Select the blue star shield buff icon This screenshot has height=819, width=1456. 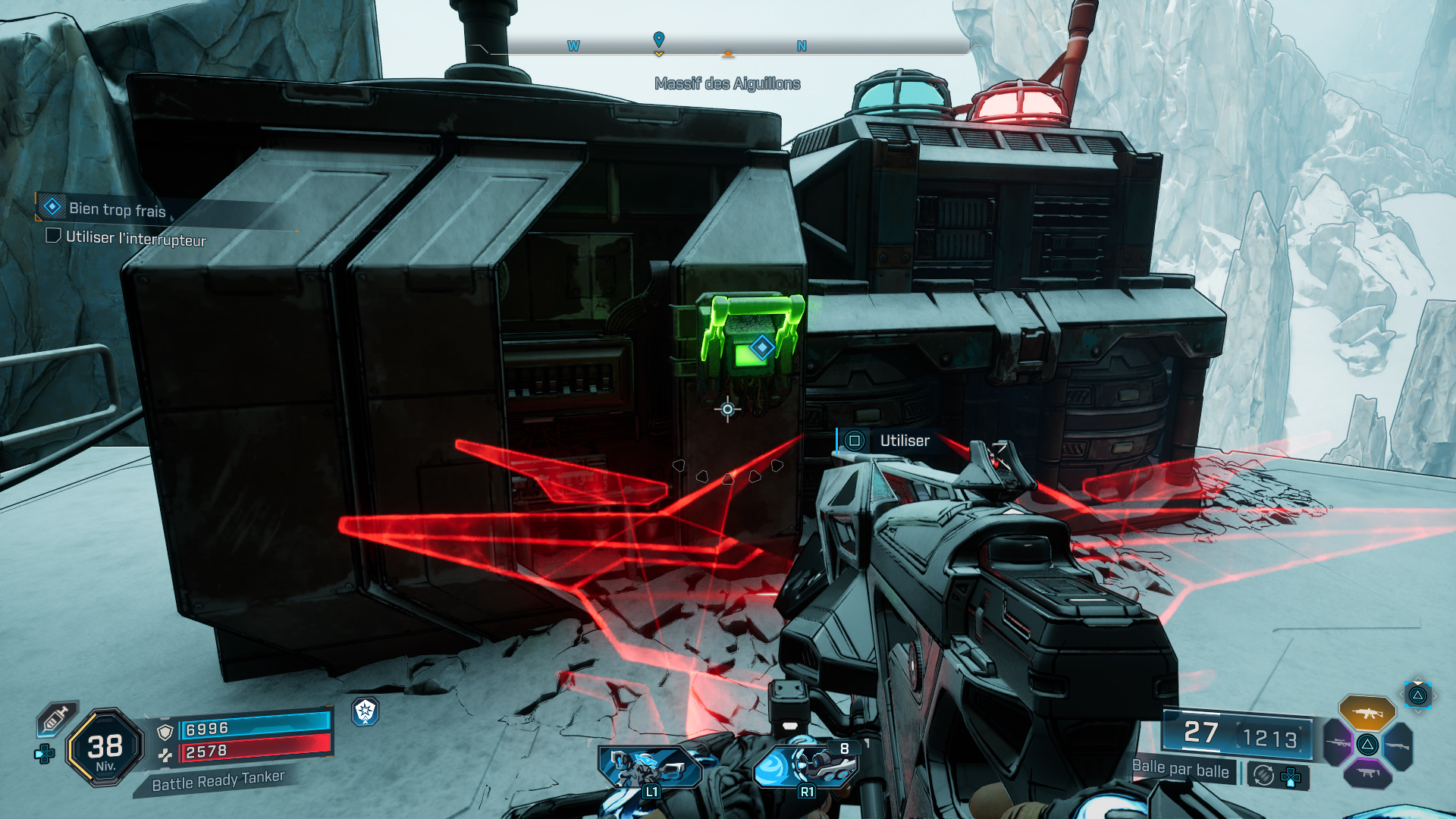366,711
